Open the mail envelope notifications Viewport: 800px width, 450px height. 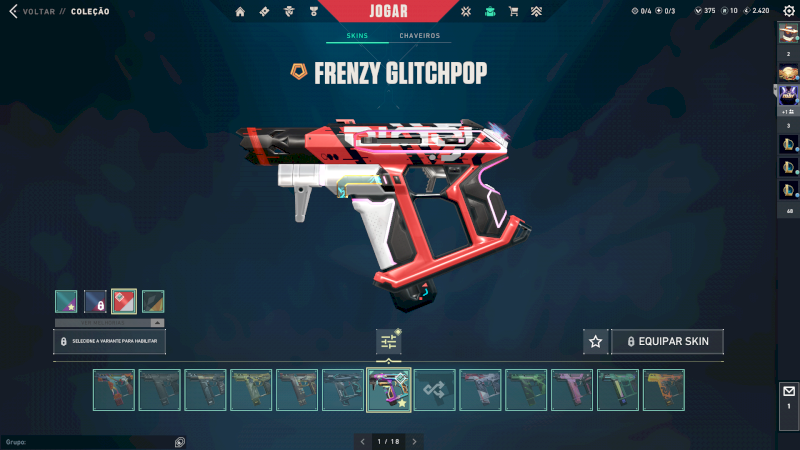click(788, 392)
